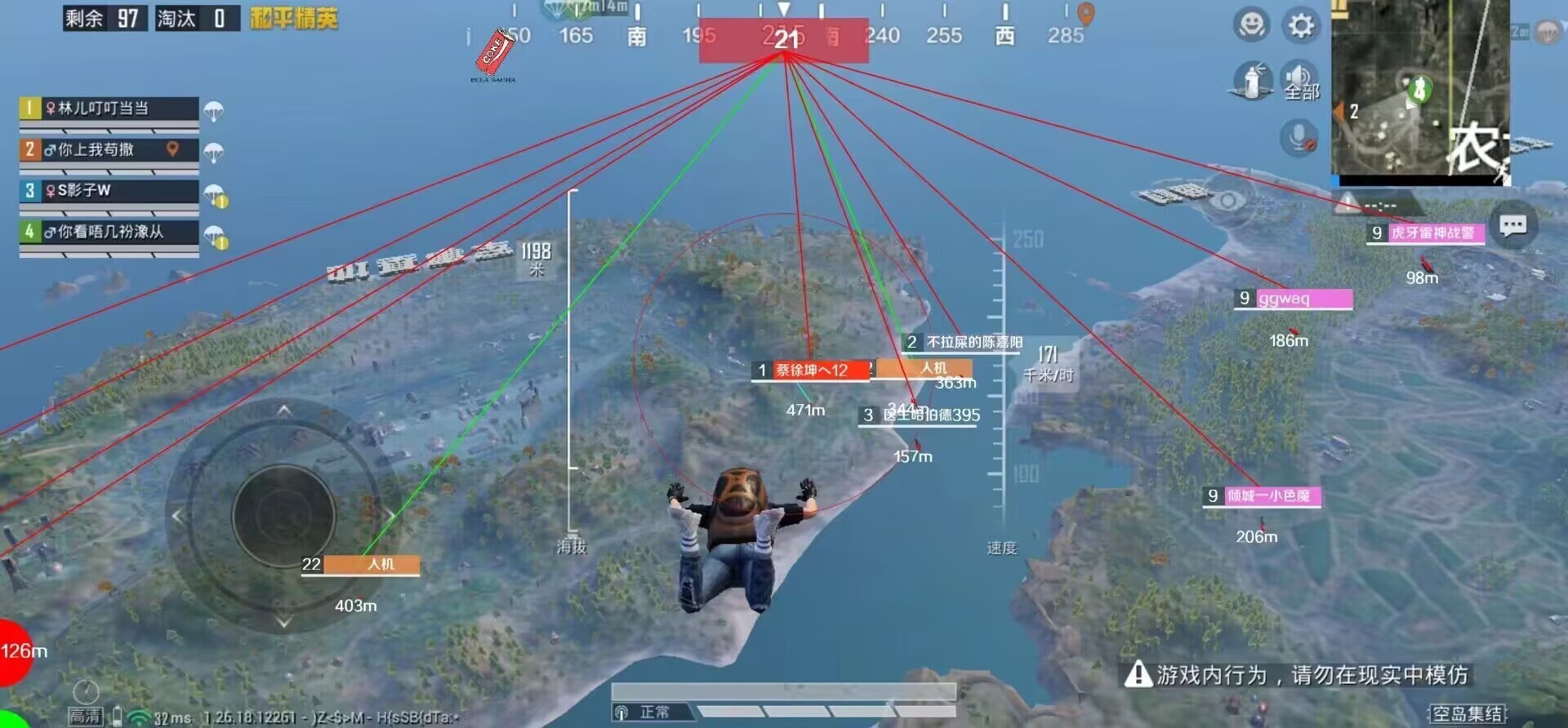Tap the 正常 status bar label
This screenshot has width=1568, height=728.
click(x=654, y=712)
